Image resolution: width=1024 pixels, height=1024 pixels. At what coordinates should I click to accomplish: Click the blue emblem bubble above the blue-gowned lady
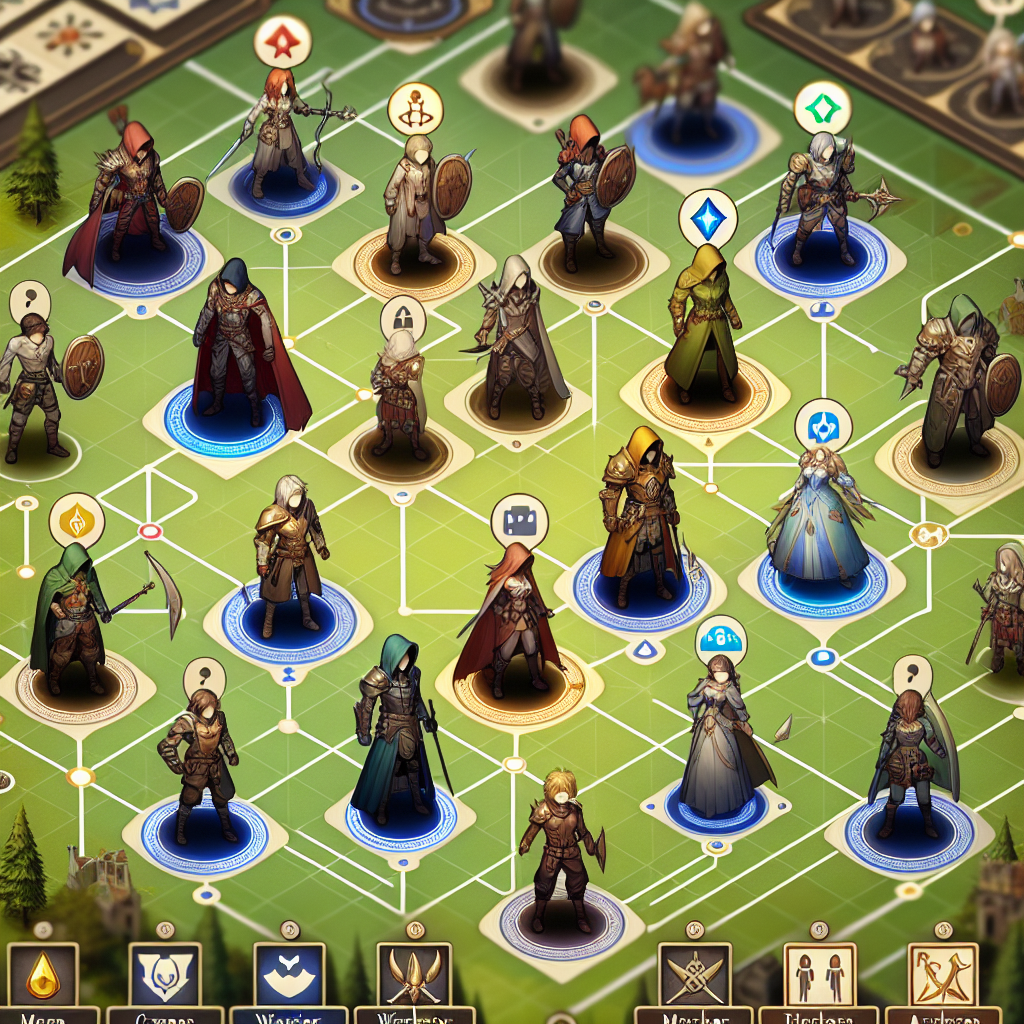tap(823, 424)
